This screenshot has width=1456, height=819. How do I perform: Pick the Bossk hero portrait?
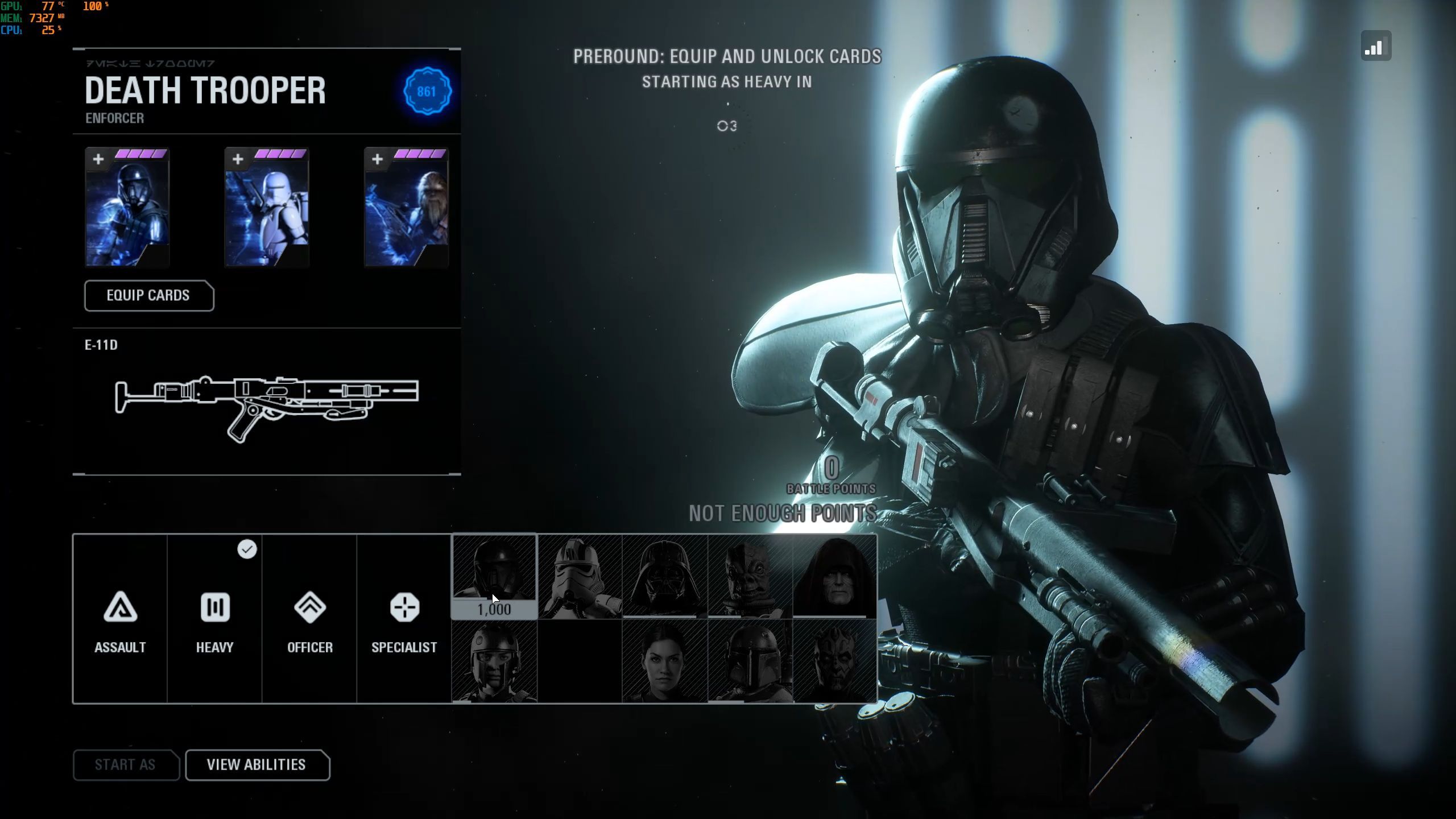[x=750, y=576]
